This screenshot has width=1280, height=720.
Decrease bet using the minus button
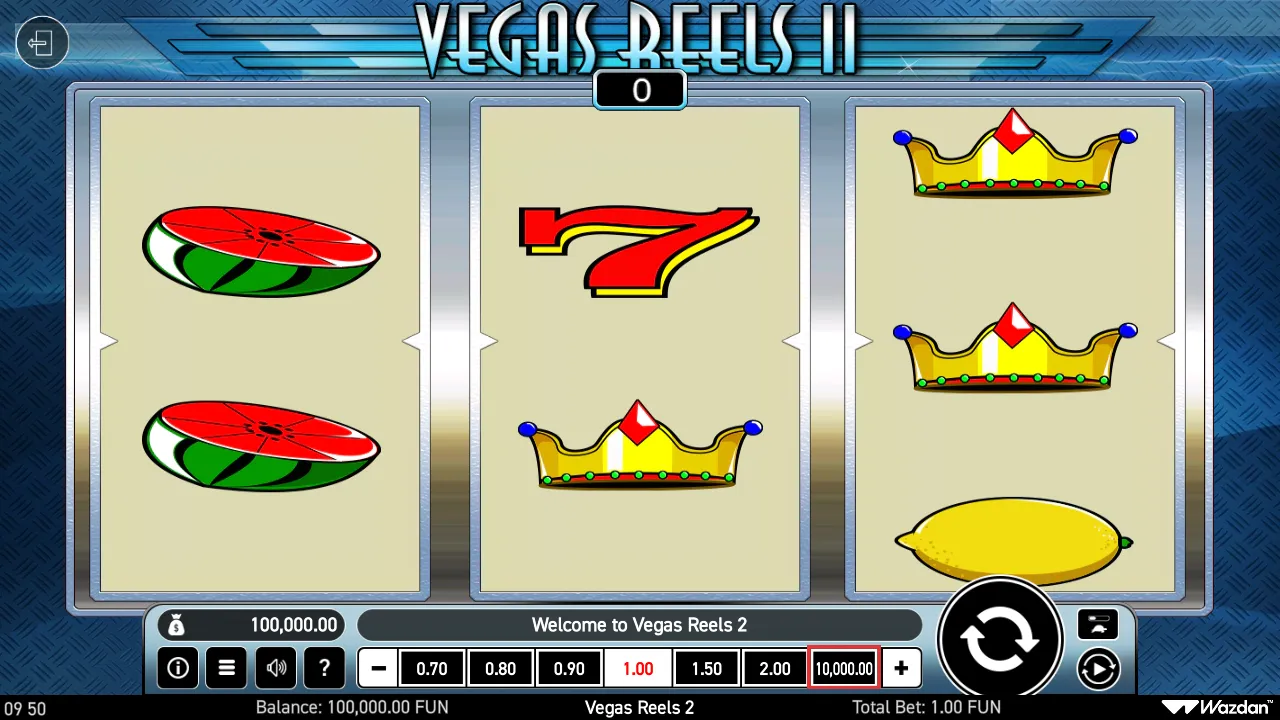tap(377, 668)
